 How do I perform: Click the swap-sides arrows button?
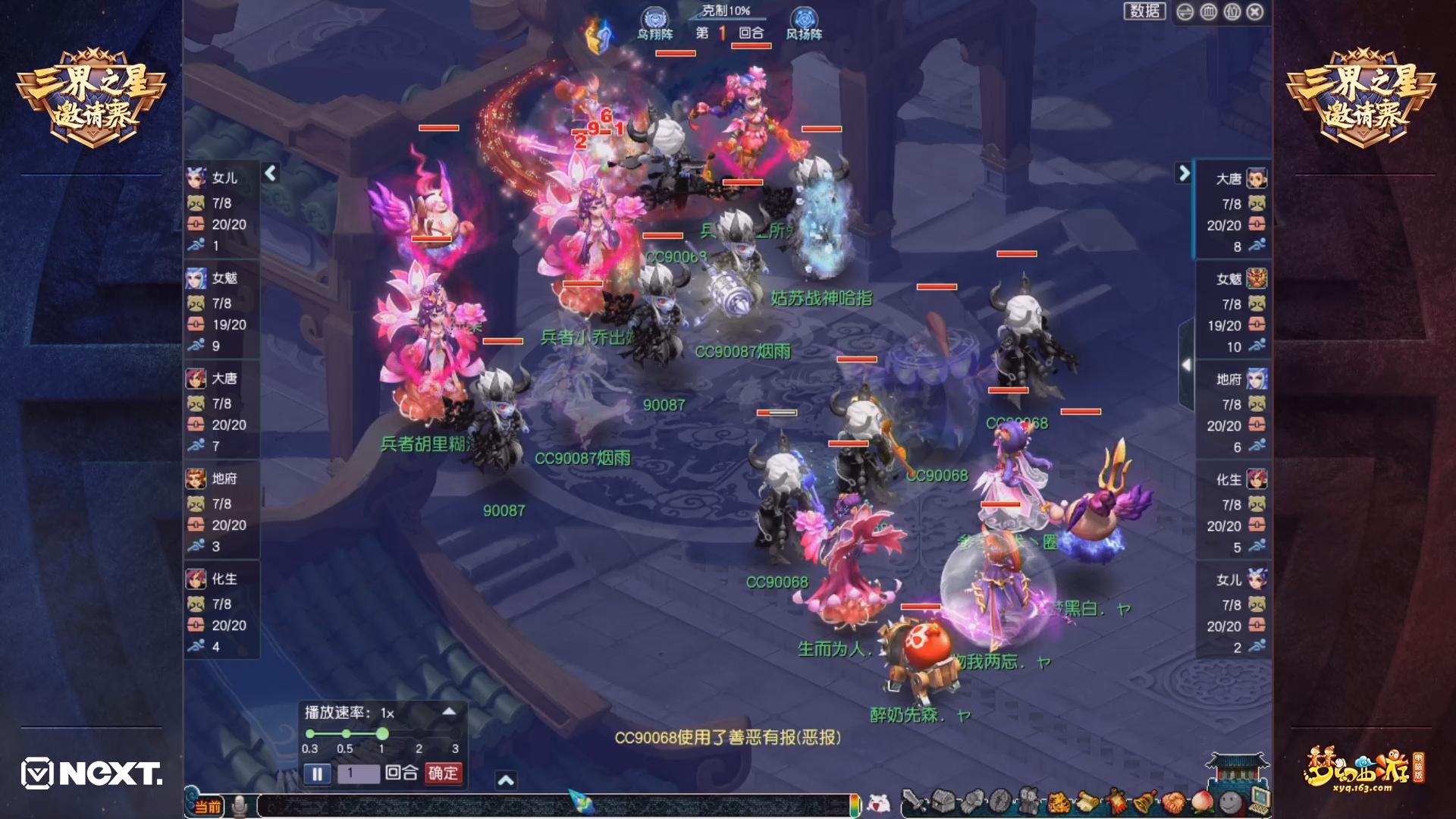click(x=1185, y=12)
